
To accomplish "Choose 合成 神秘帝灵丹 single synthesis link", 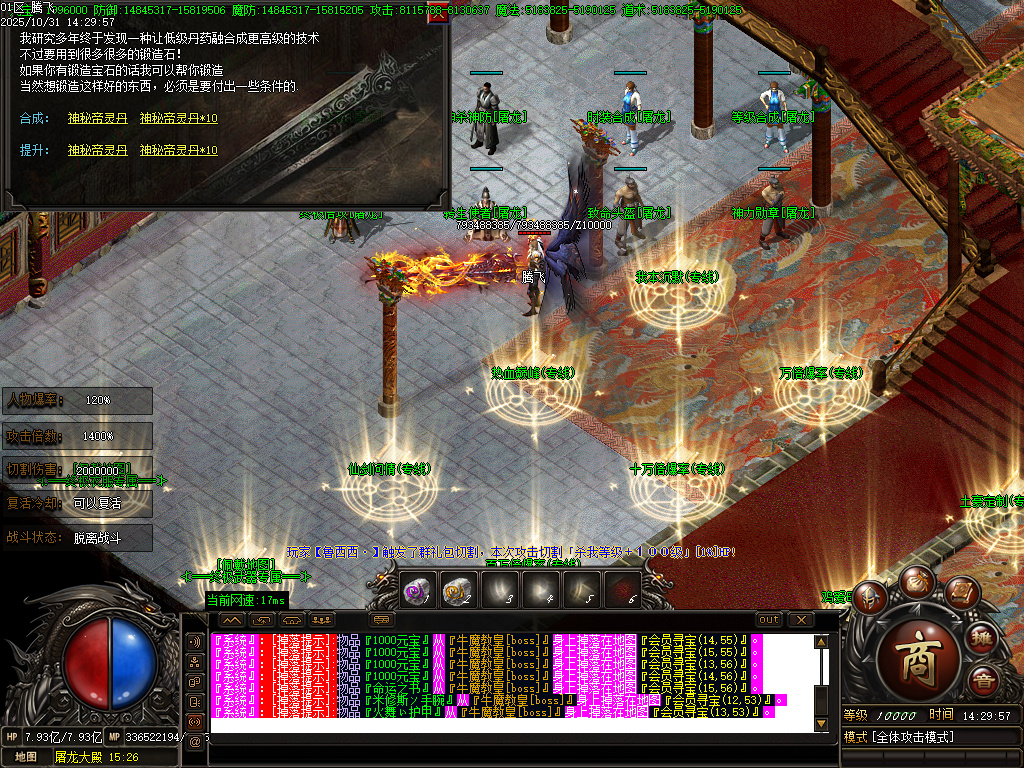I will [98, 118].
